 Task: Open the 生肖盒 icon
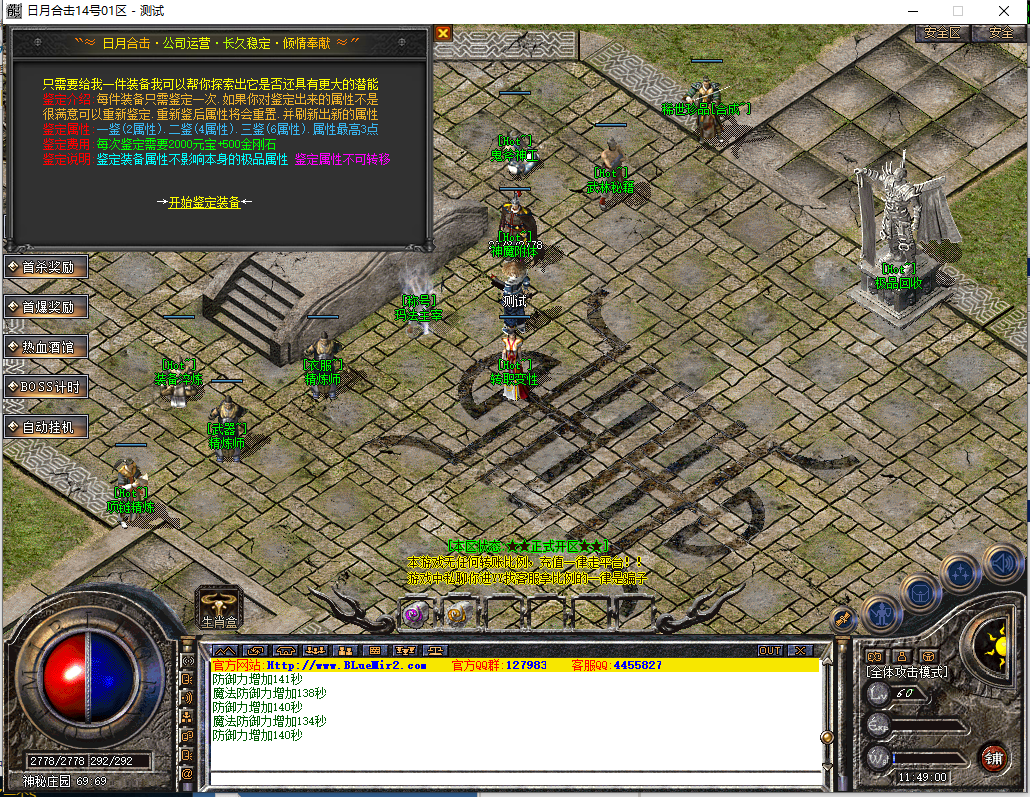tap(219, 603)
